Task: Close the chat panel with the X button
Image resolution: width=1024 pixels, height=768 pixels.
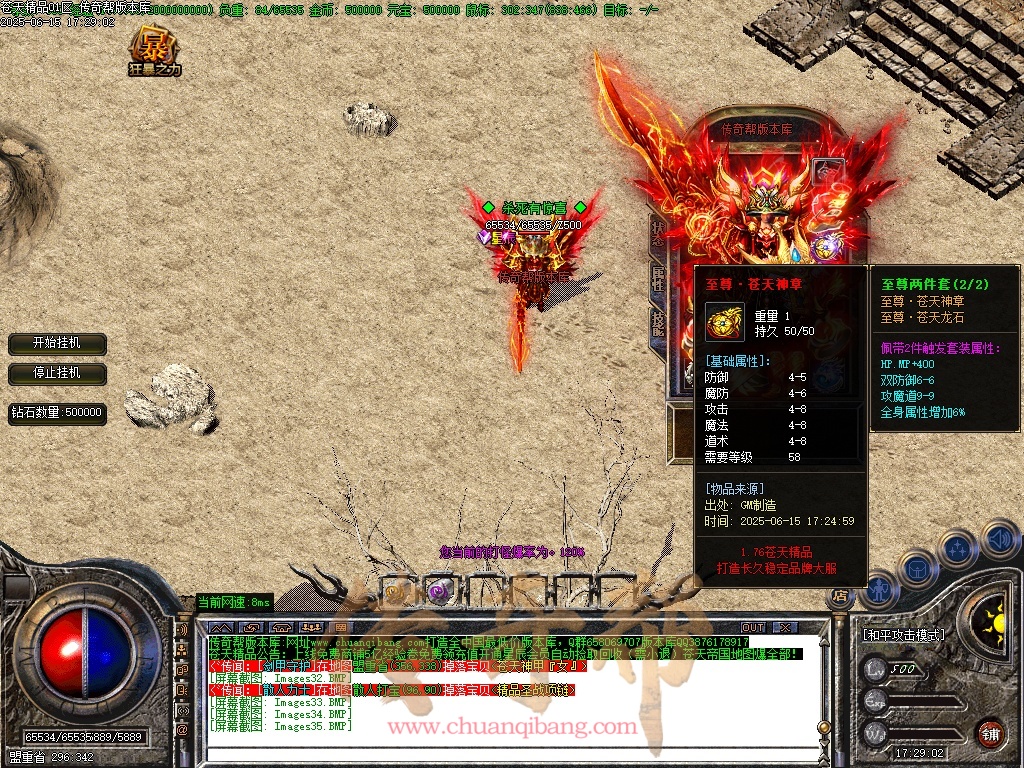Action: pyautogui.click(x=786, y=627)
